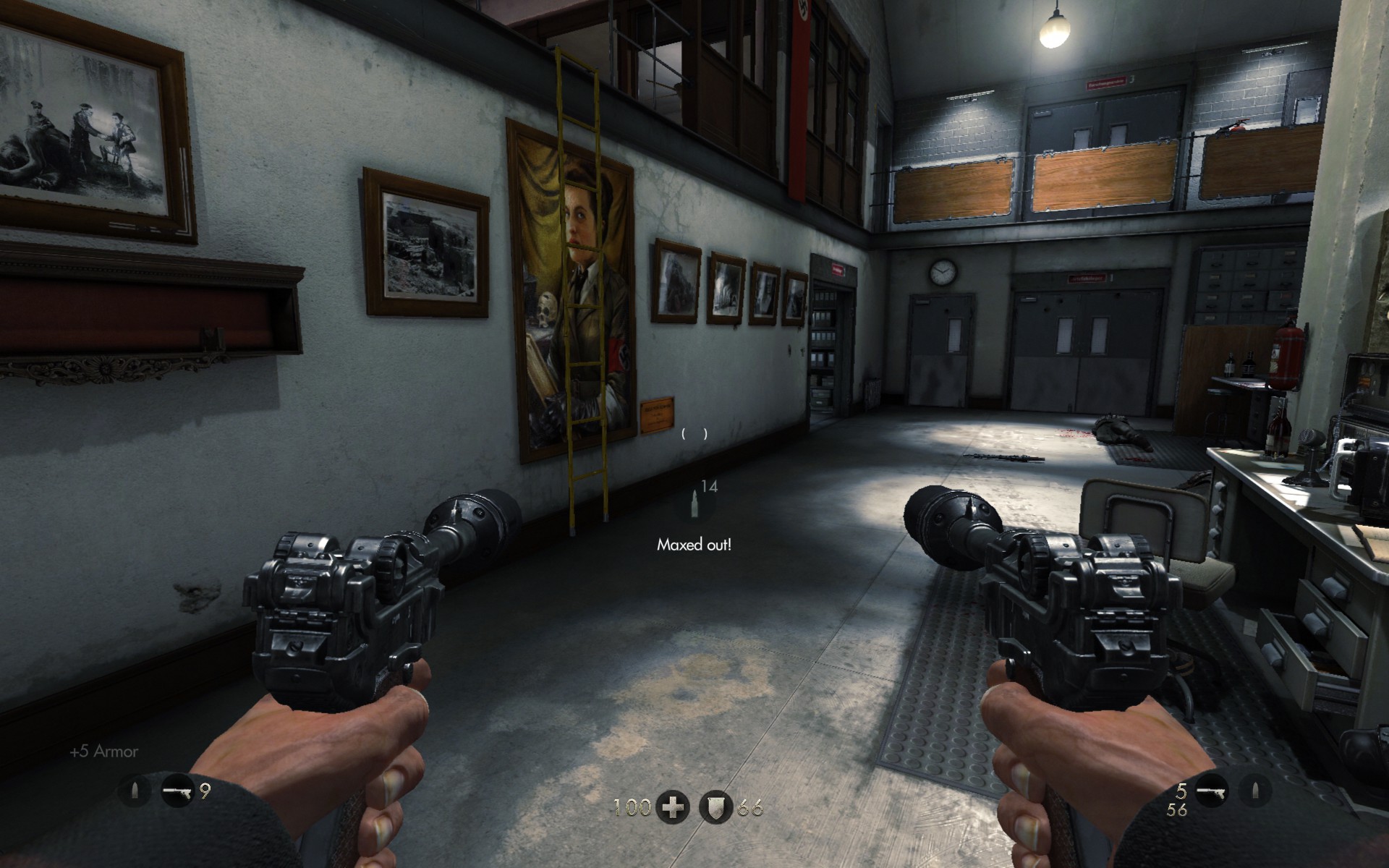Select the right-hand pistol weapon icon

[1212, 791]
